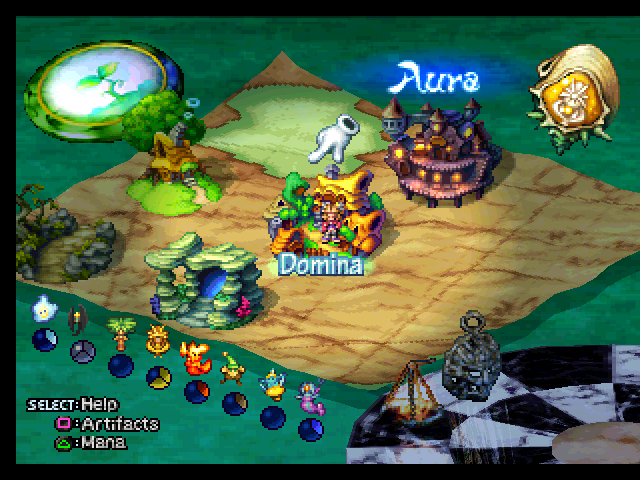
Task: Choose the Undine water spirit icon
Action: 308,397
